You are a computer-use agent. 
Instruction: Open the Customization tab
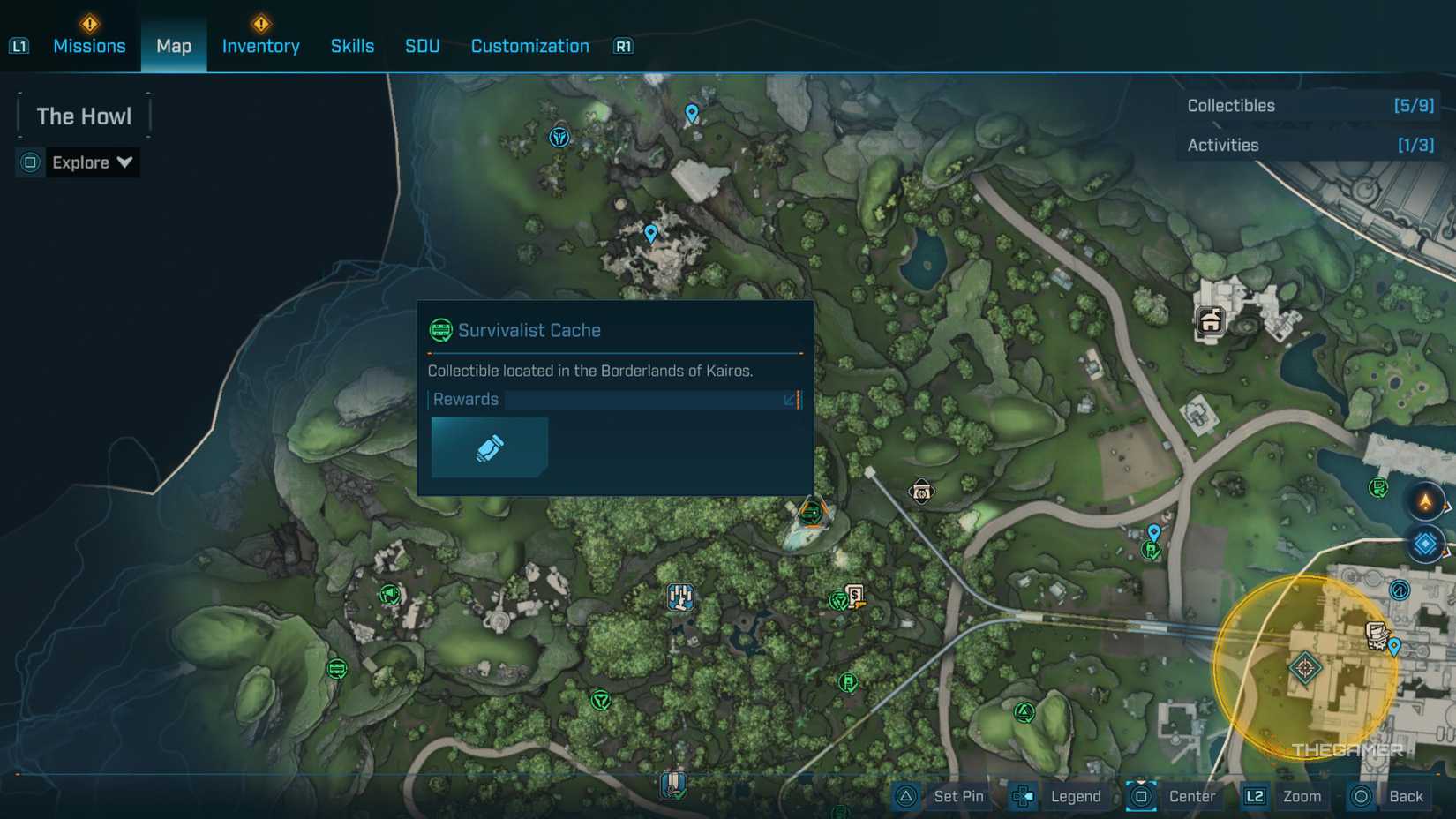pyautogui.click(x=529, y=46)
